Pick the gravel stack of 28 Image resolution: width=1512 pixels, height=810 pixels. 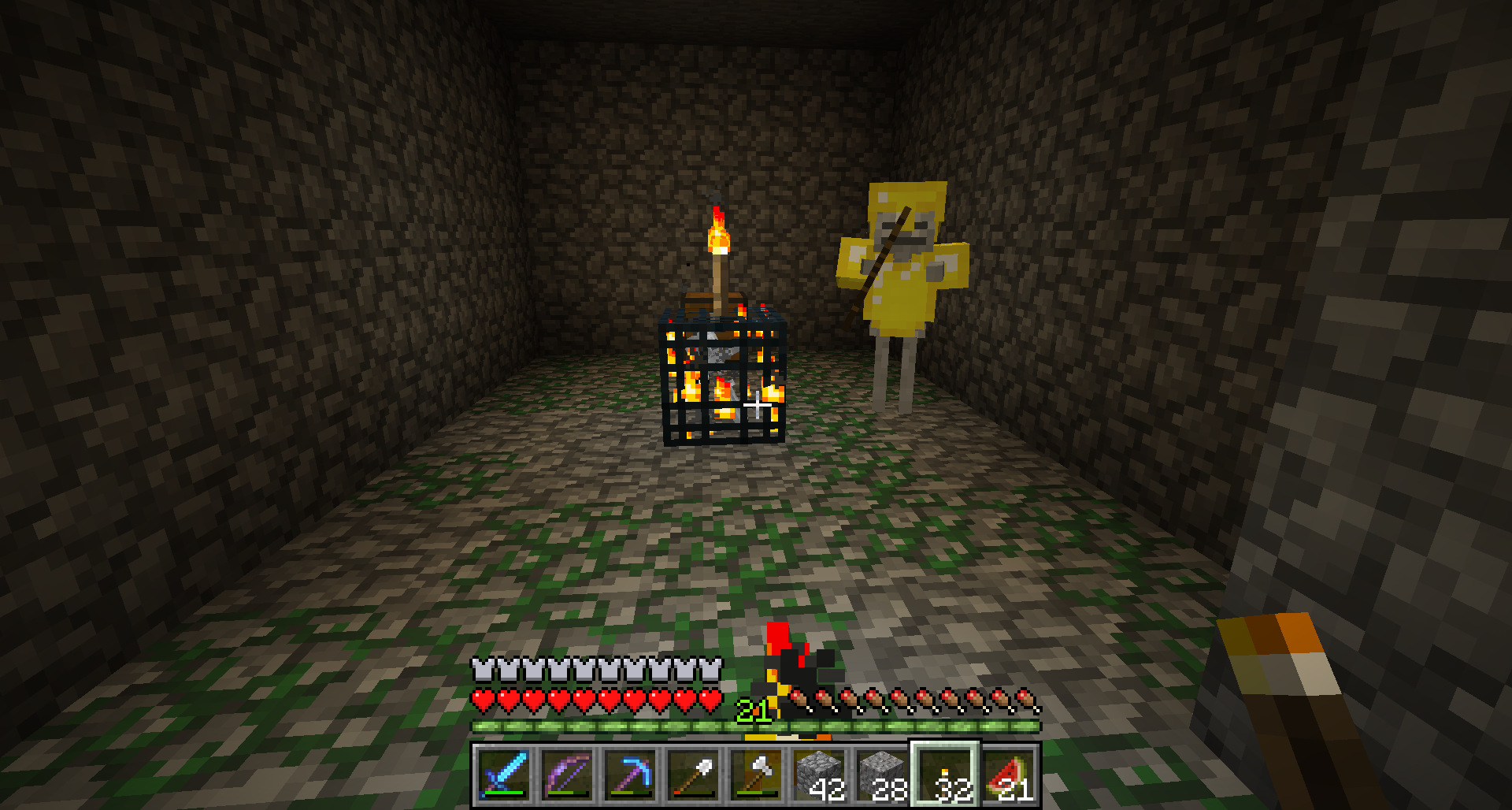tap(882, 775)
